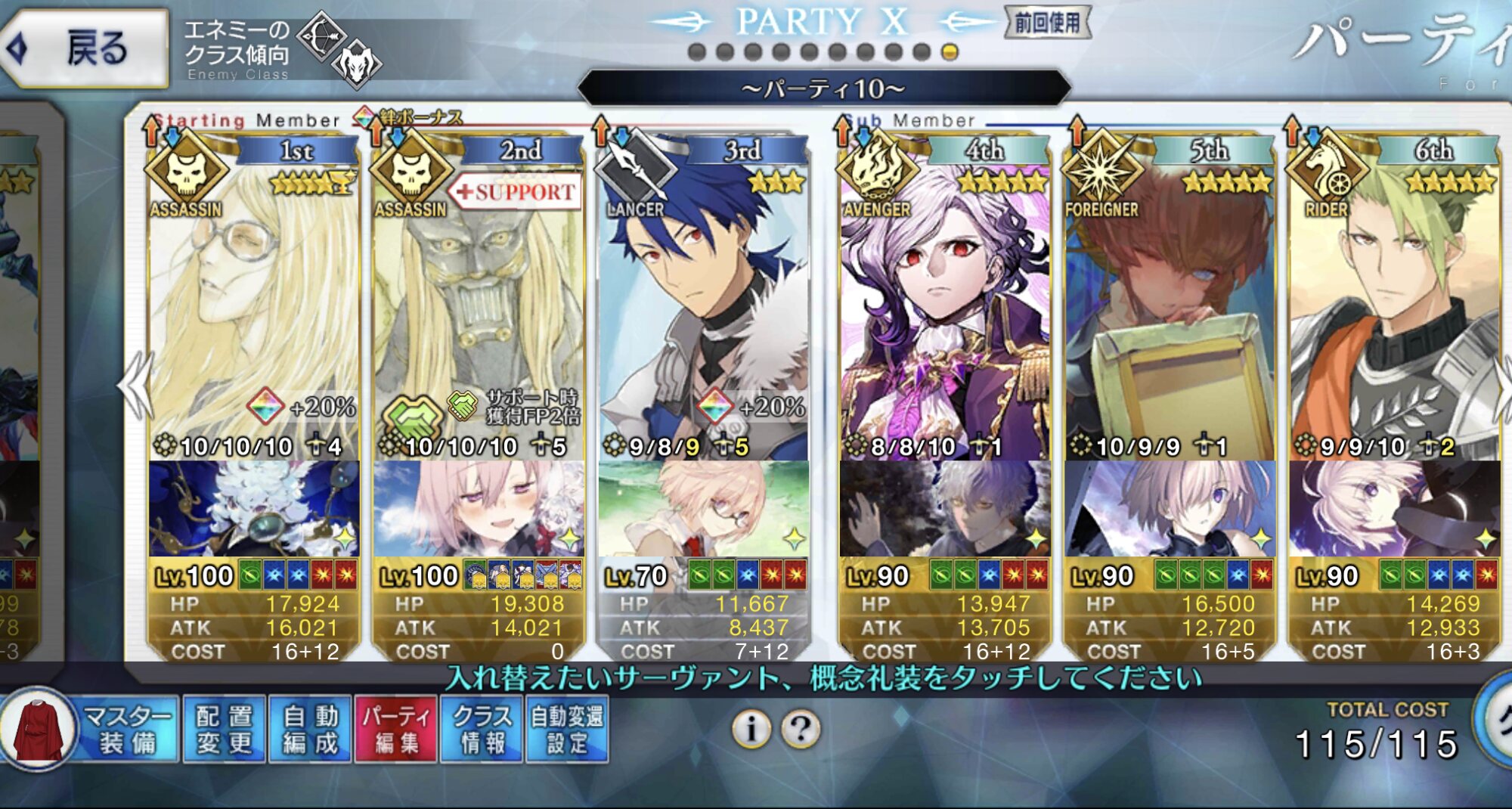The height and width of the screenshot is (809, 1512).
Task: Open マスター装備 master equipment
Action: click(x=91, y=730)
